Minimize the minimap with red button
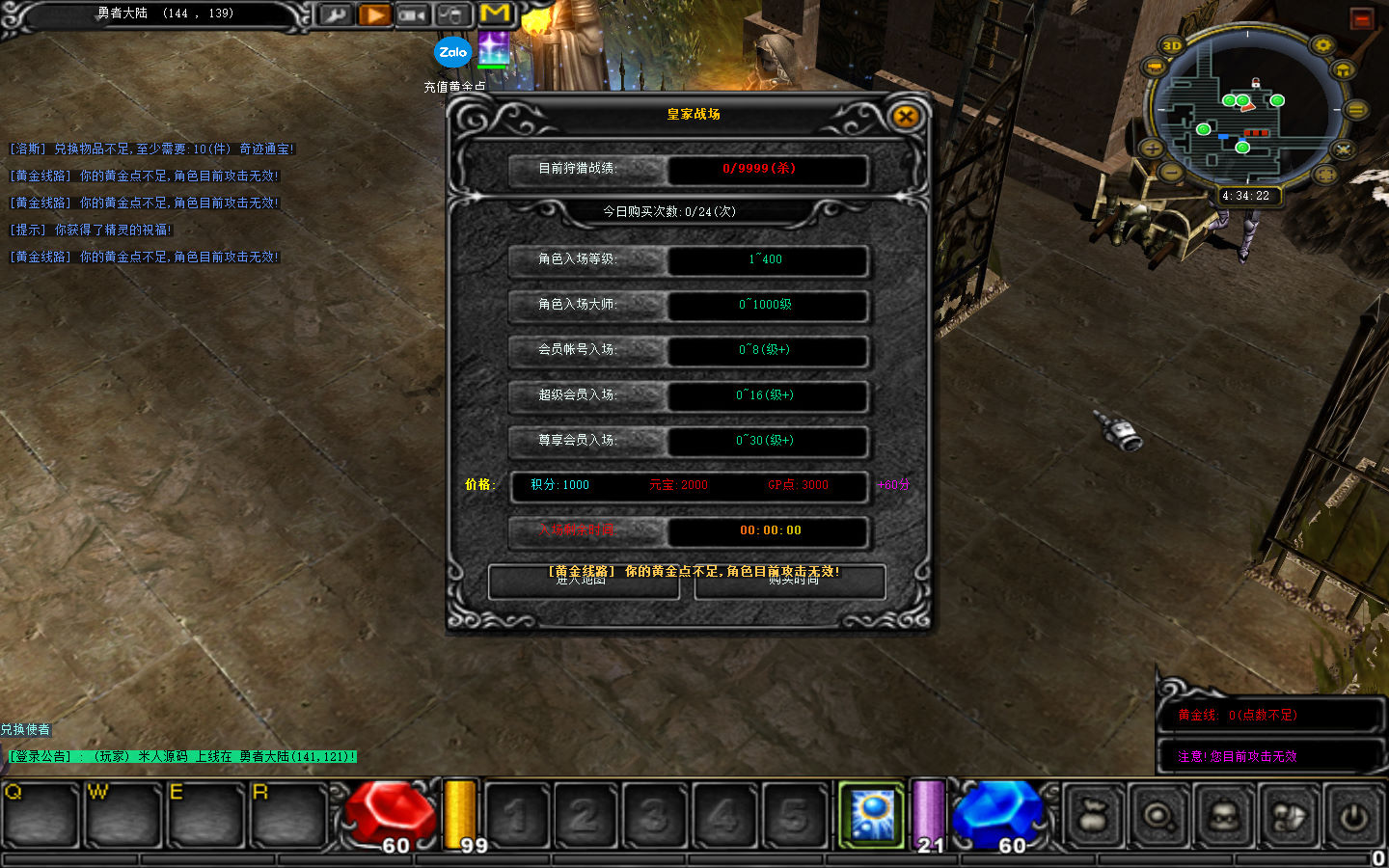This screenshot has width=1389, height=868. [1361, 18]
